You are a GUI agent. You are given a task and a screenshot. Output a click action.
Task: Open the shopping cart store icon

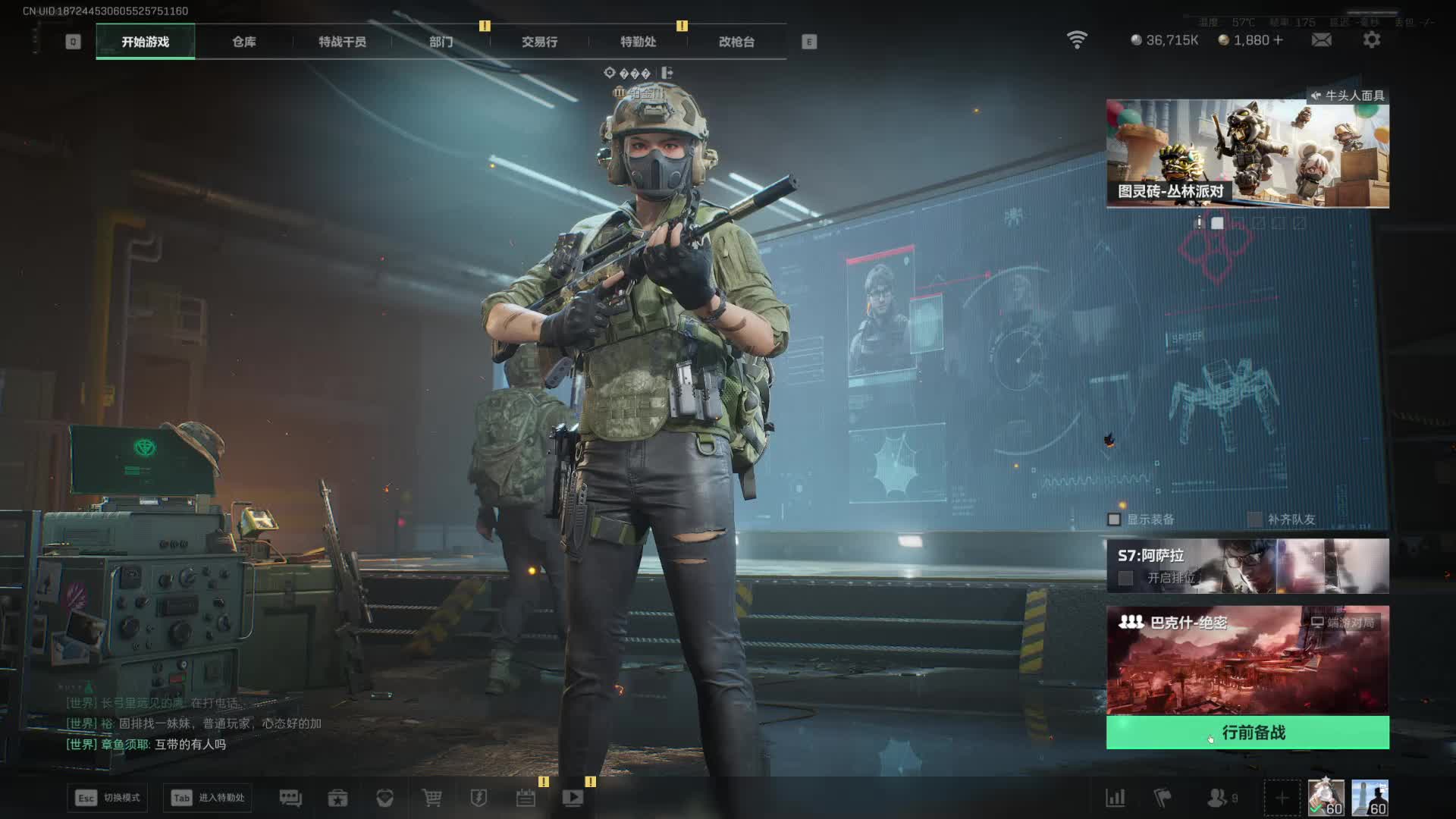431,798
